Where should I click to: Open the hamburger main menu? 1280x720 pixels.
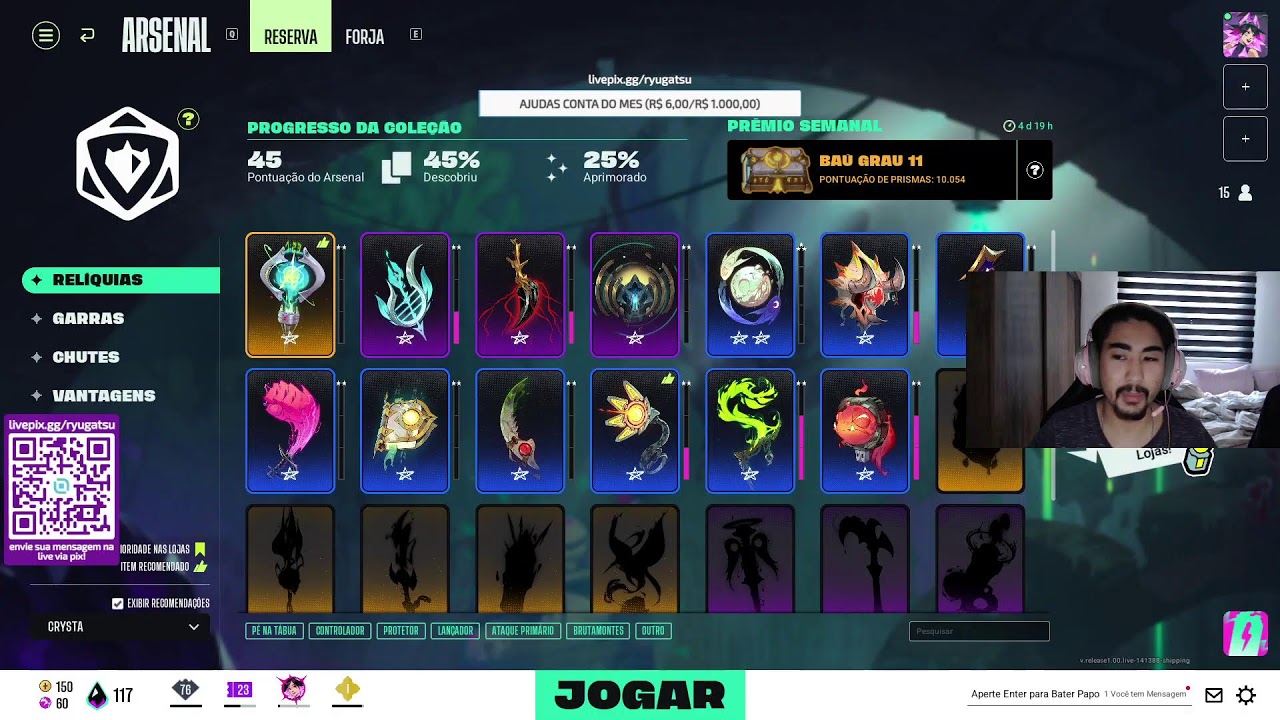[x=45, y=36]
